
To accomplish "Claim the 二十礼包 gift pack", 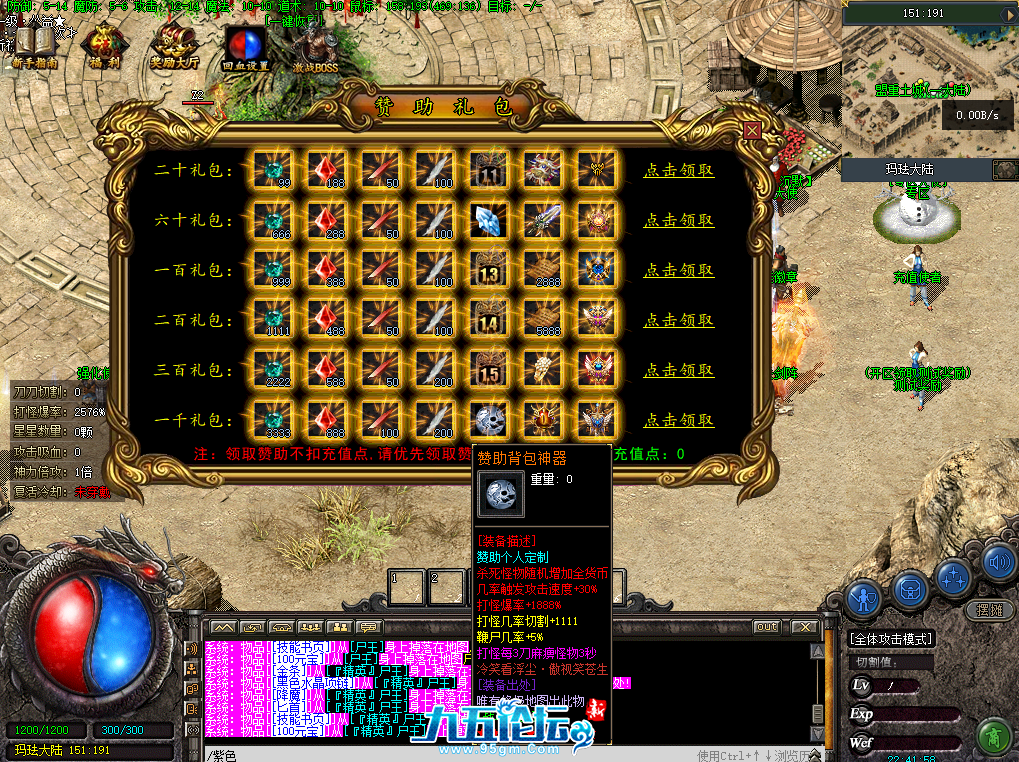I will tap(678, 171).
